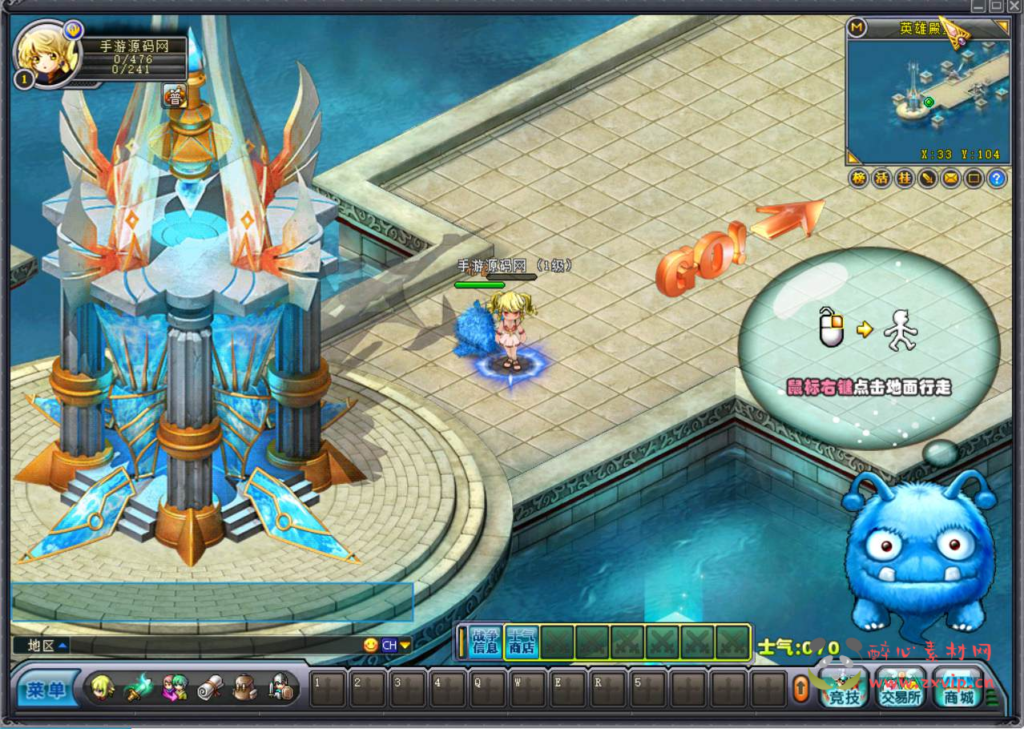Open the mail envelope icon

click(950, 179)
